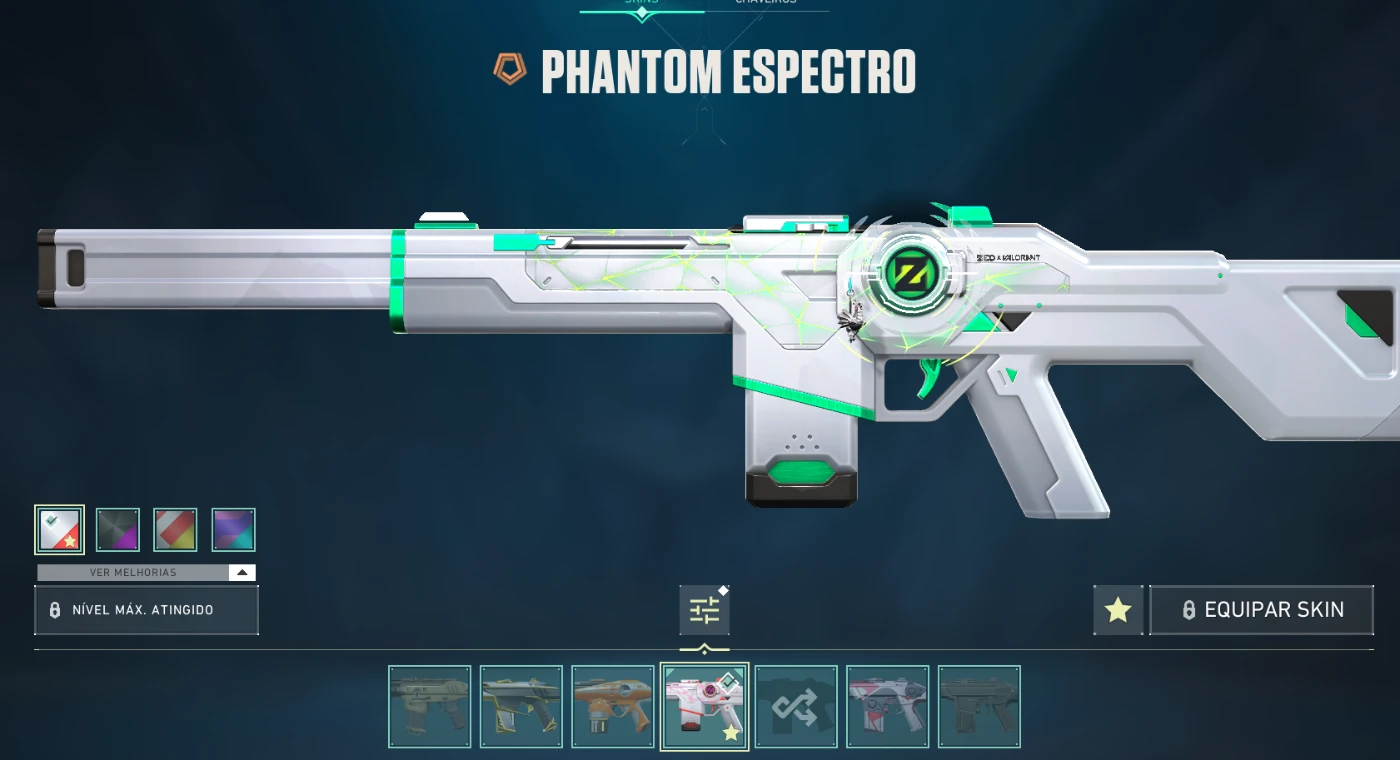Select the Skins tab
Screen dimensions: 1400x760
coord(641,3)
